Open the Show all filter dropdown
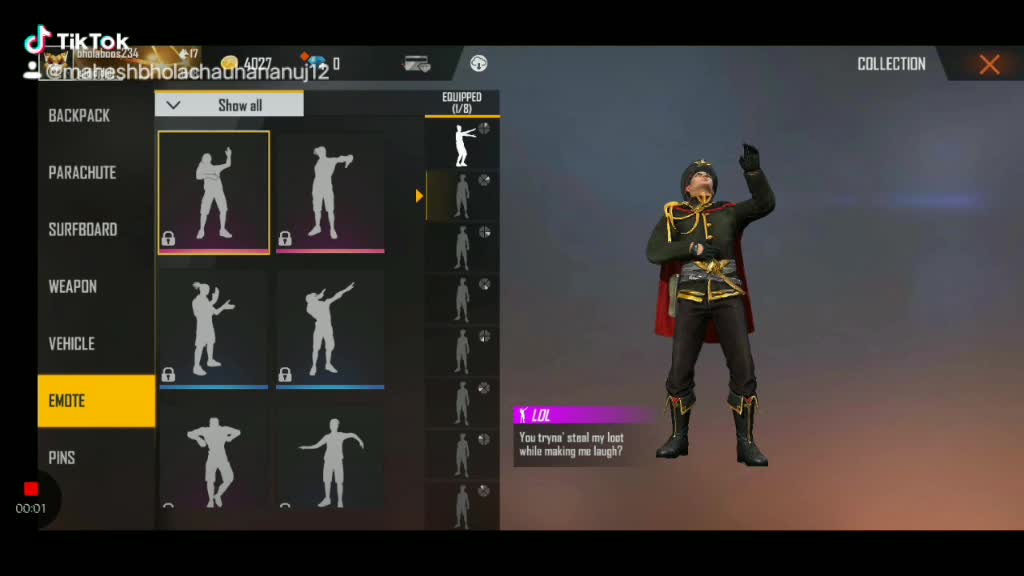This screenshot has width=1024, height=576. click(229, 105)
